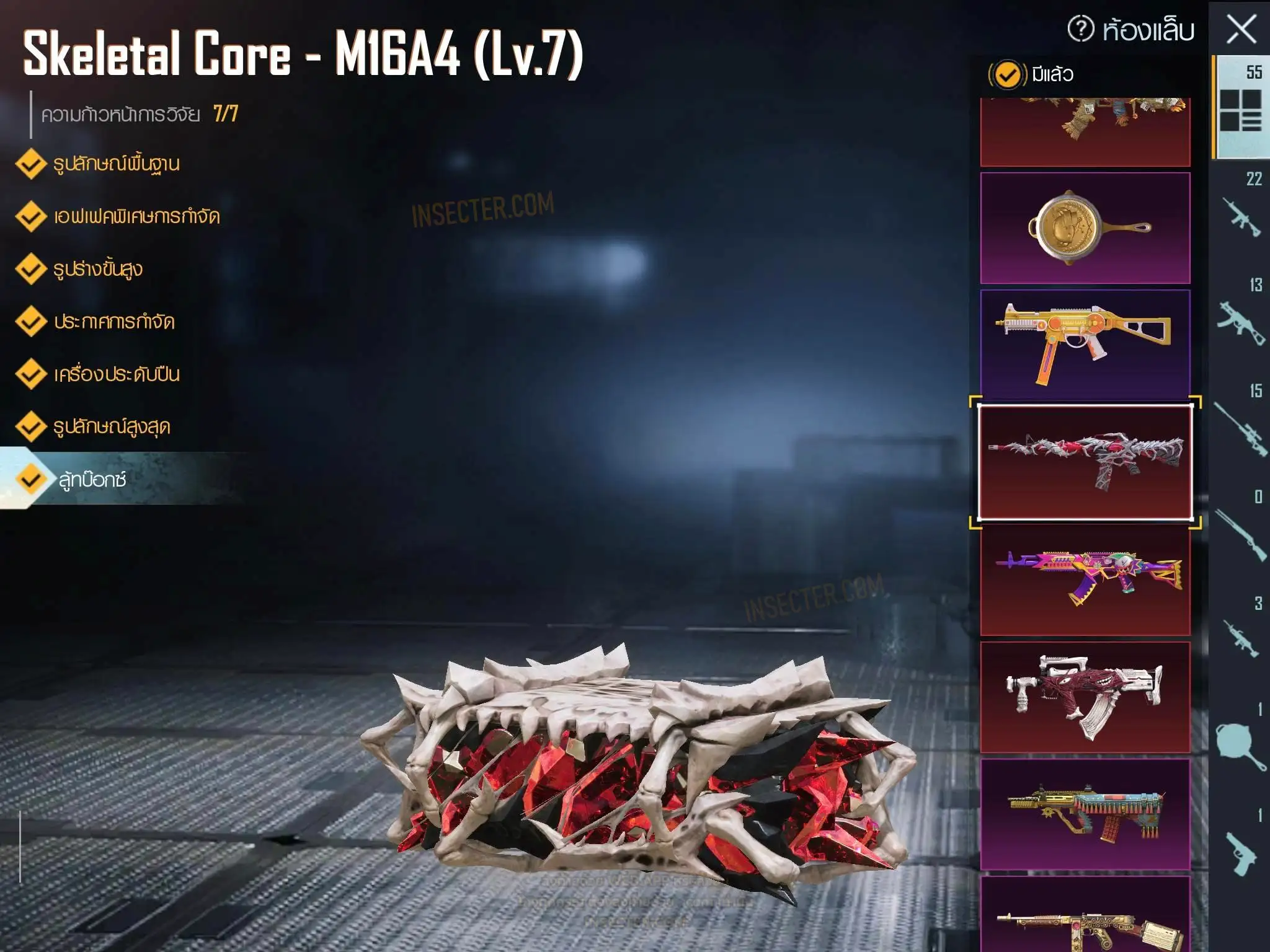Select the ลู้ทบ็อกซ์ loot box level
Image resolution: width=1270 pixels, height=952 pixels.
92,480
